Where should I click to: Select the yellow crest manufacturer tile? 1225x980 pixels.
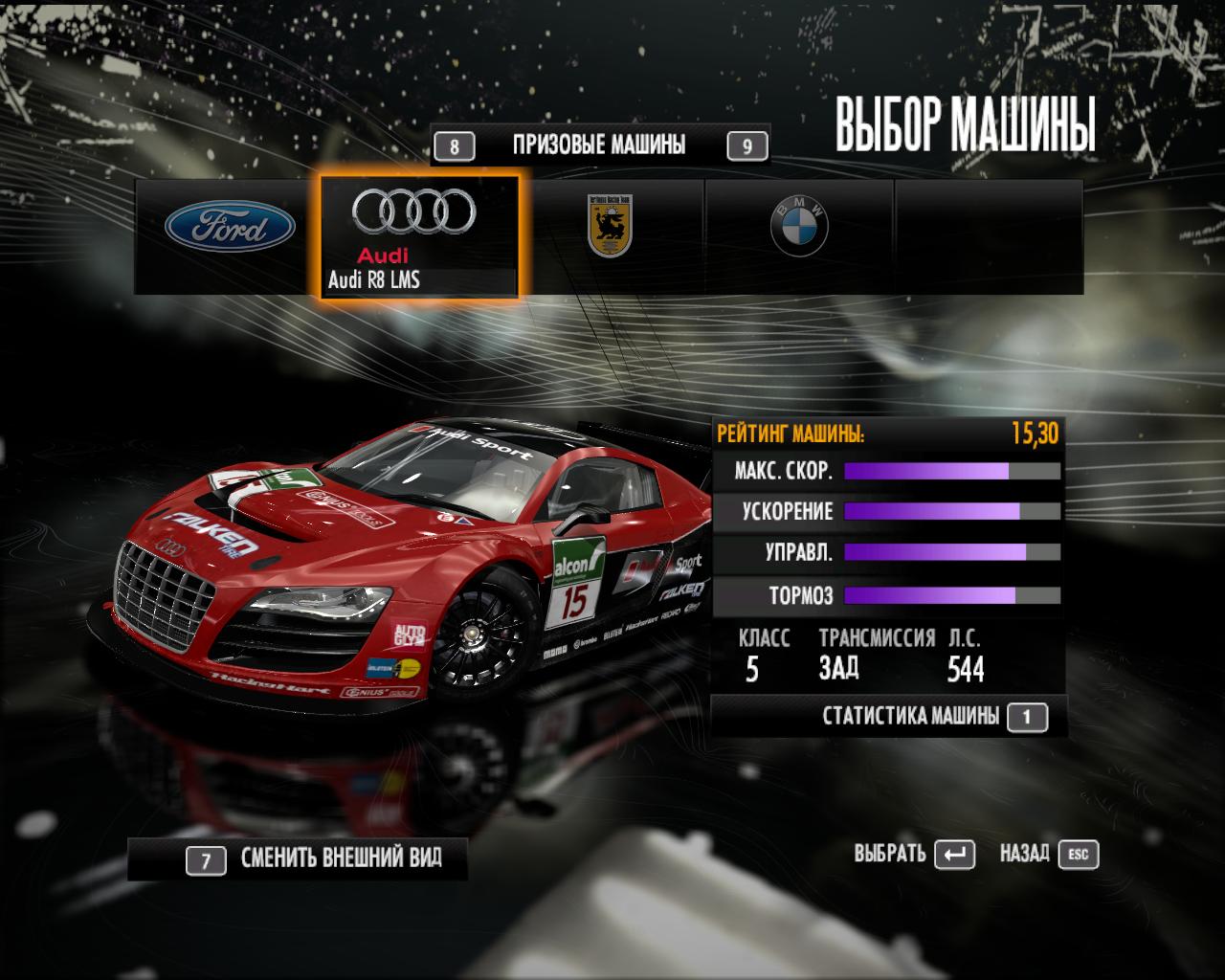click(x=610, y=229)
